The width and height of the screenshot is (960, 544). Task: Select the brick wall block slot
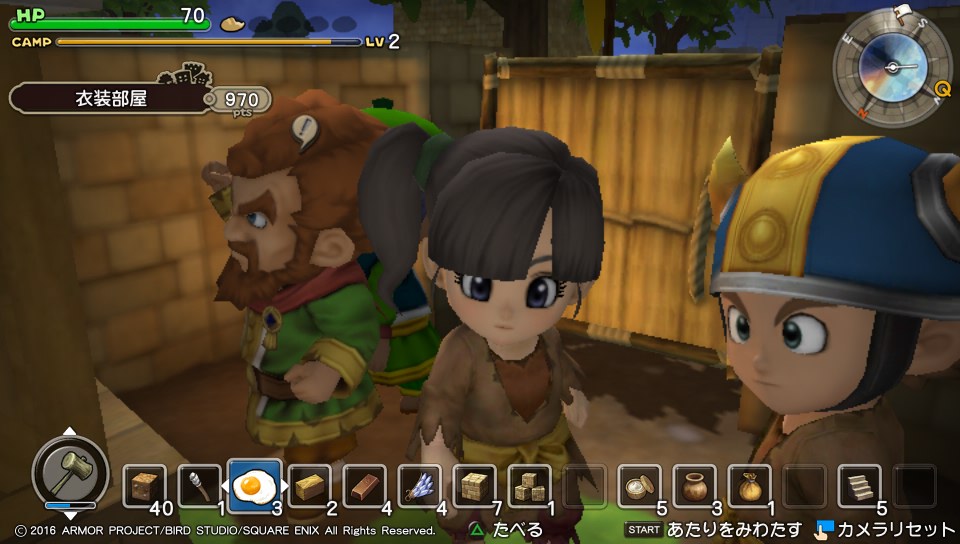tap(474, 487)
